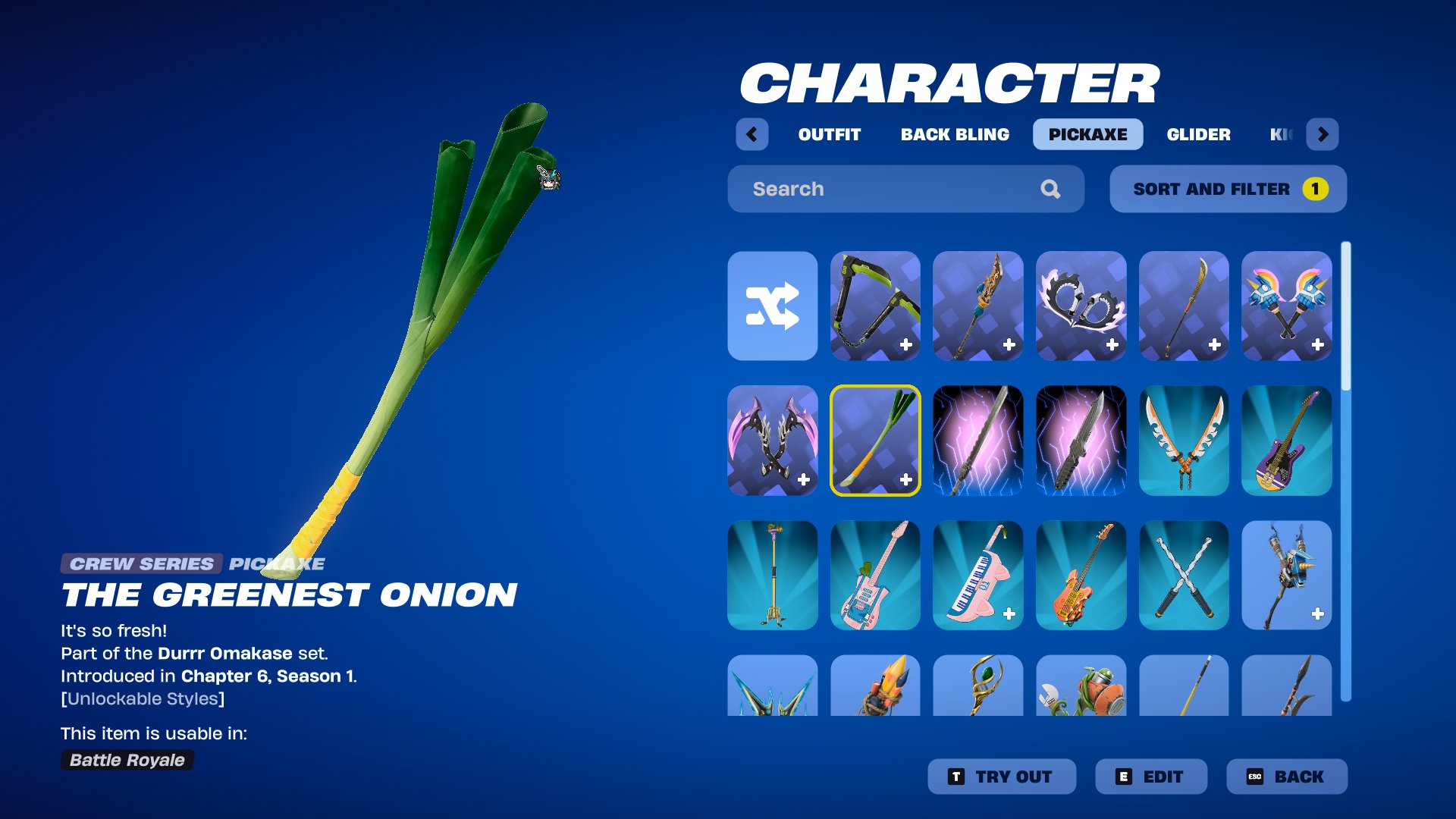This screenshot has width=1456, height=819.
Task: Go to previous categories with left arrow
Action: (752, 134)
